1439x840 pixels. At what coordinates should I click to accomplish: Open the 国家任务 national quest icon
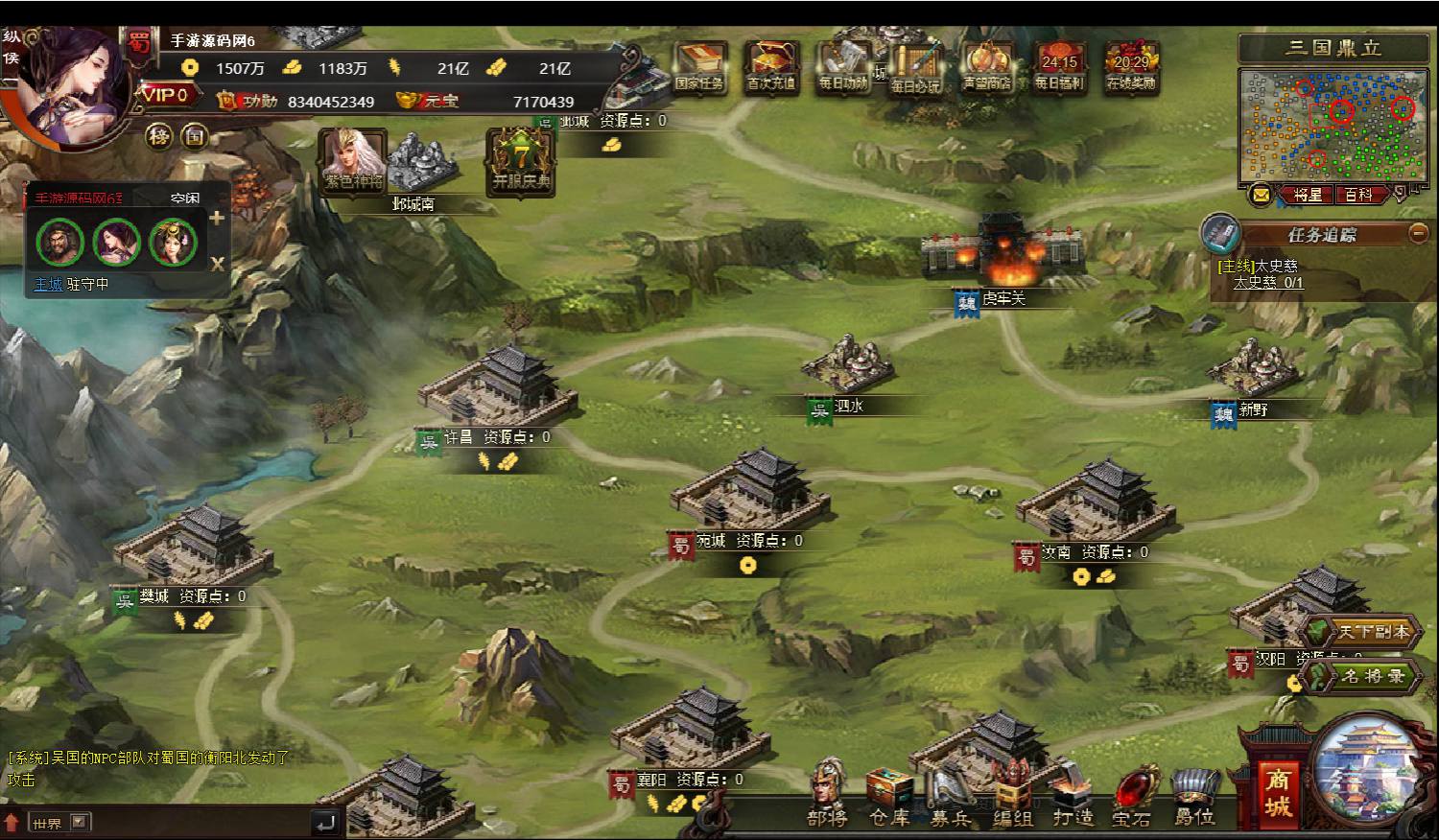tap(698, 65)
